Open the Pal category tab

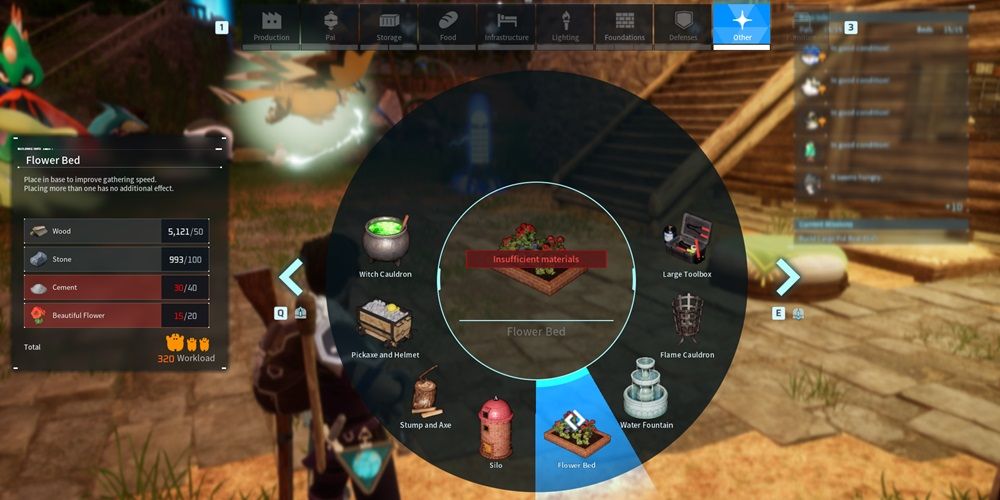330,26
